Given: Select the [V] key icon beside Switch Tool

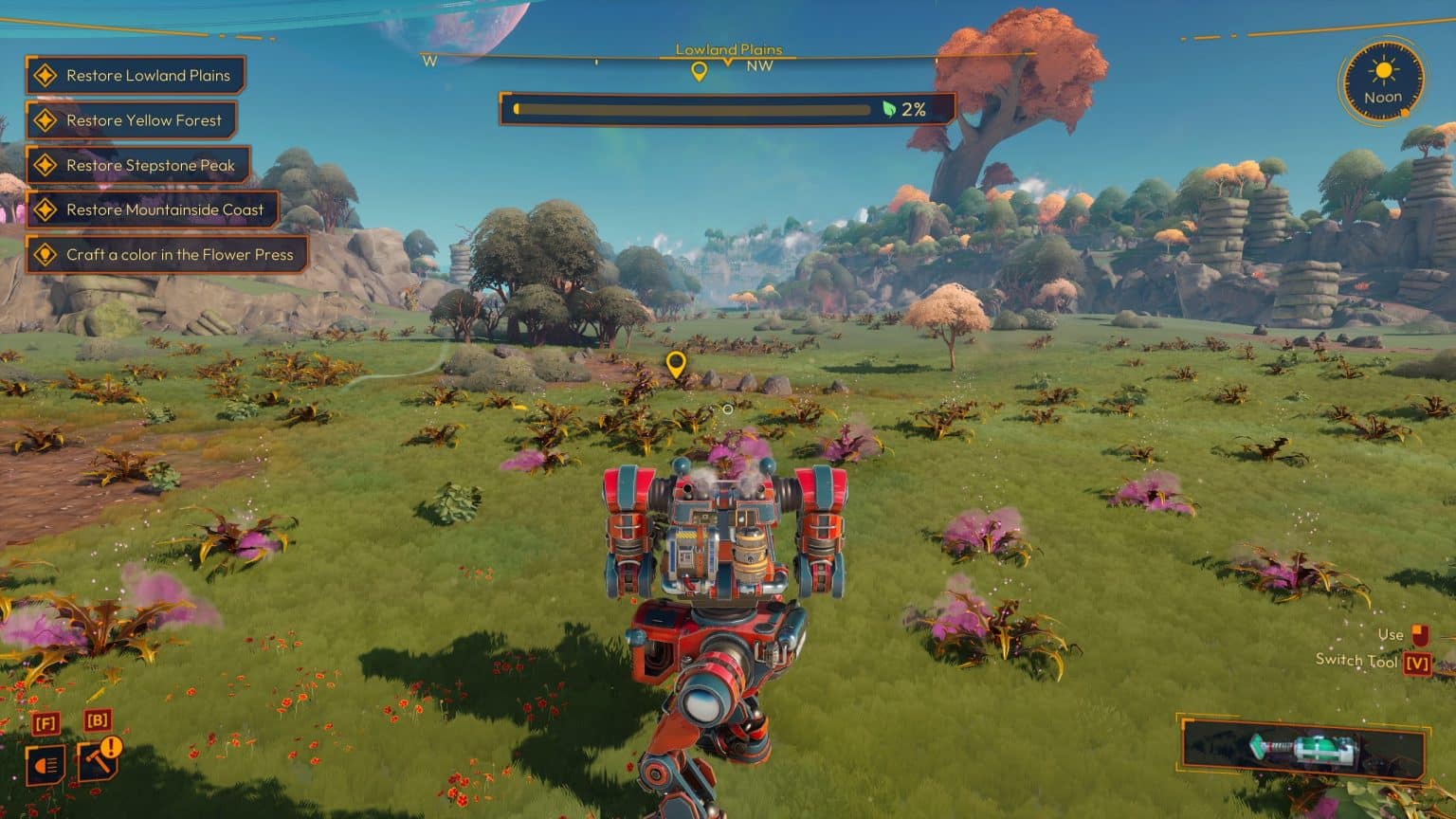Looking at the screenshot, I should (1416, 664).
